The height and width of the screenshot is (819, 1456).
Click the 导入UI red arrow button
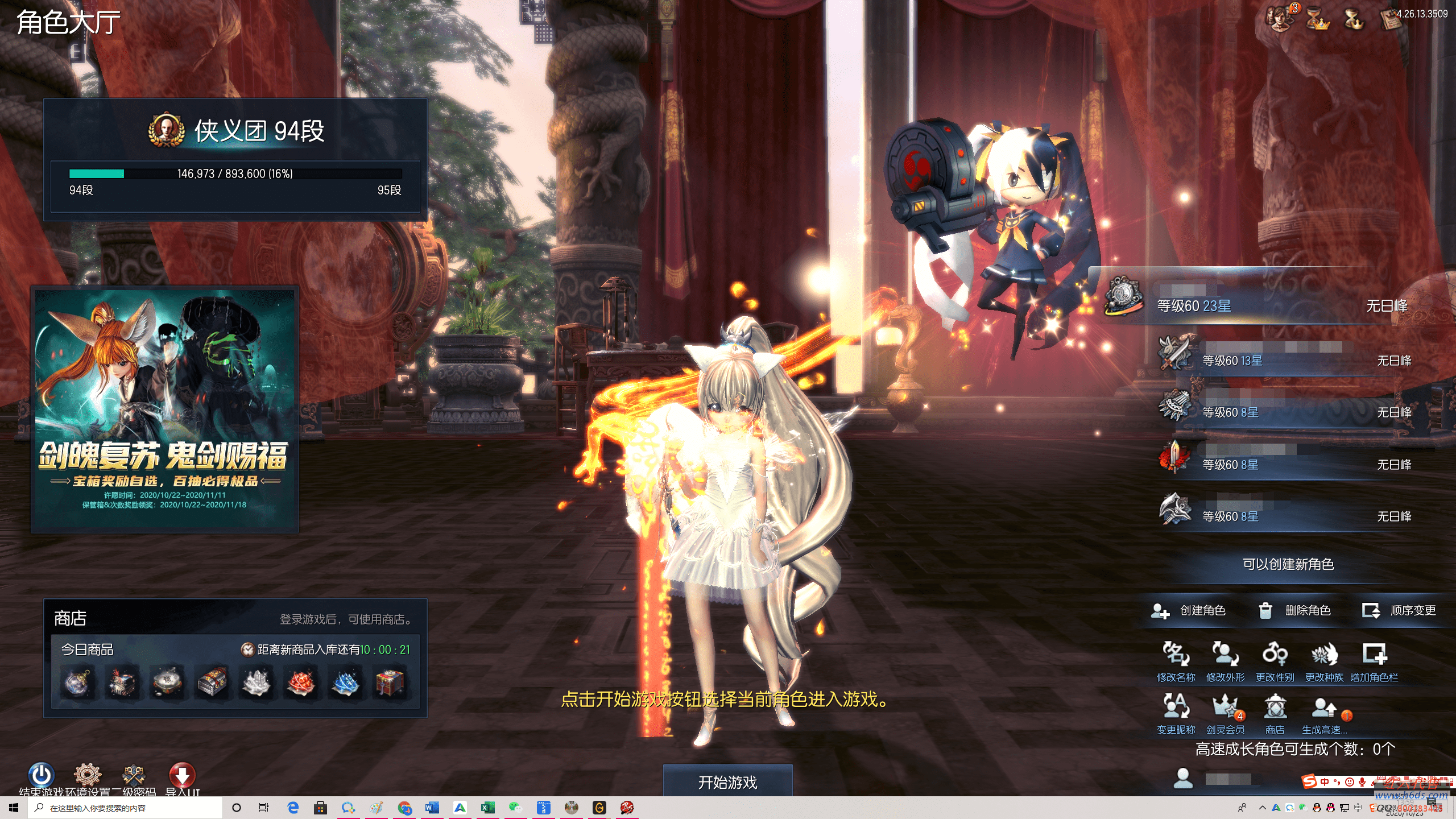(182, 775)
